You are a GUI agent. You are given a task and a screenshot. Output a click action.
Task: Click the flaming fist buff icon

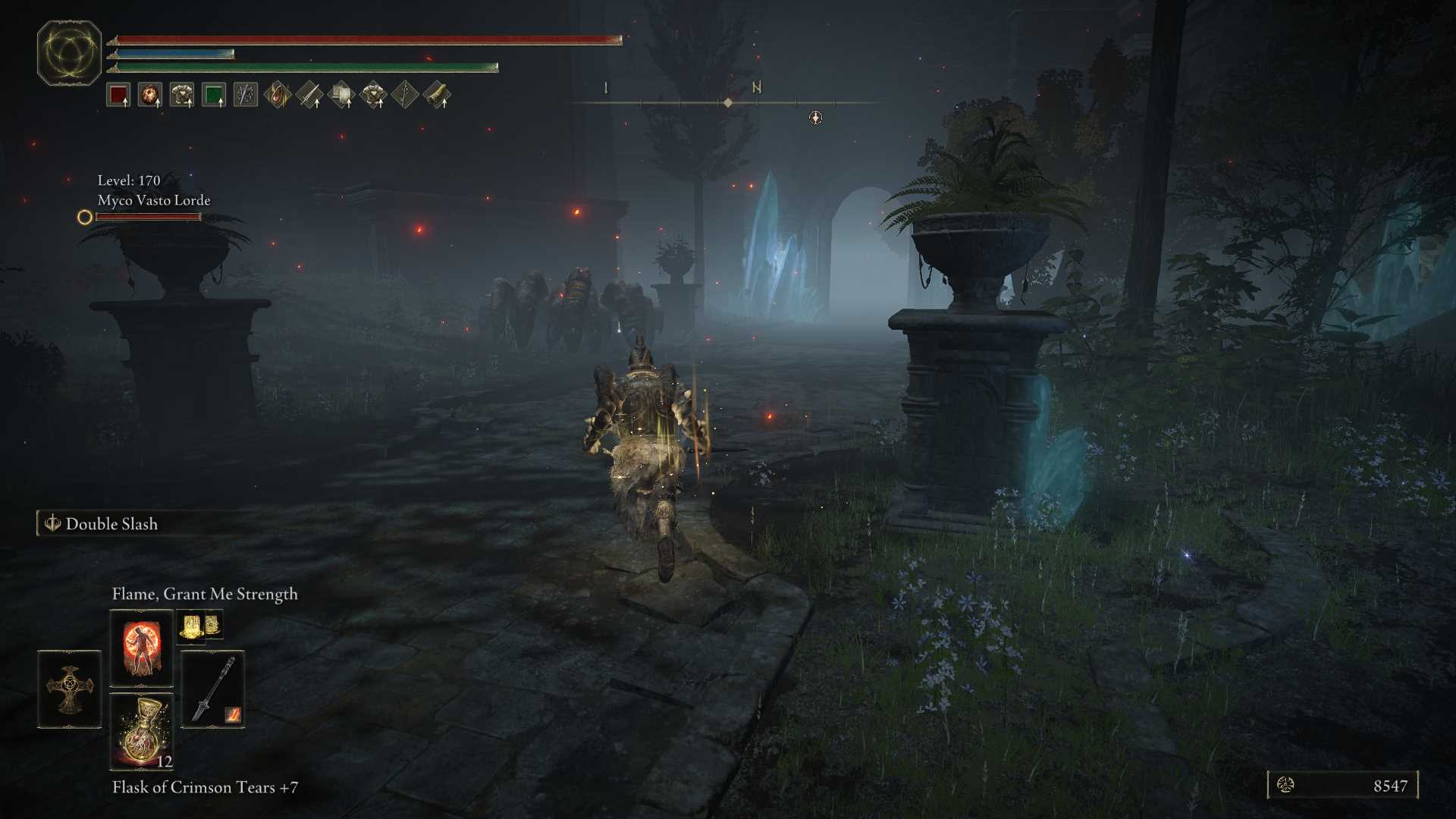(x=150, y=96)
